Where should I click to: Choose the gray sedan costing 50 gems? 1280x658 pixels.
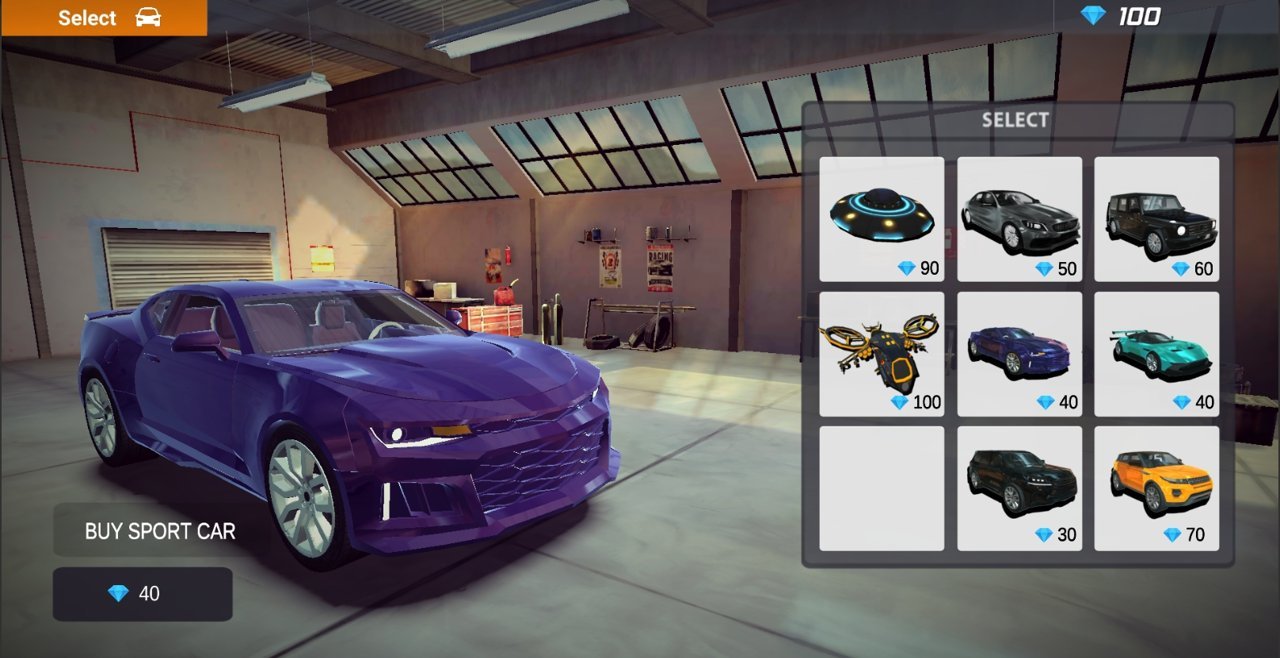[x=1019, y=219]
